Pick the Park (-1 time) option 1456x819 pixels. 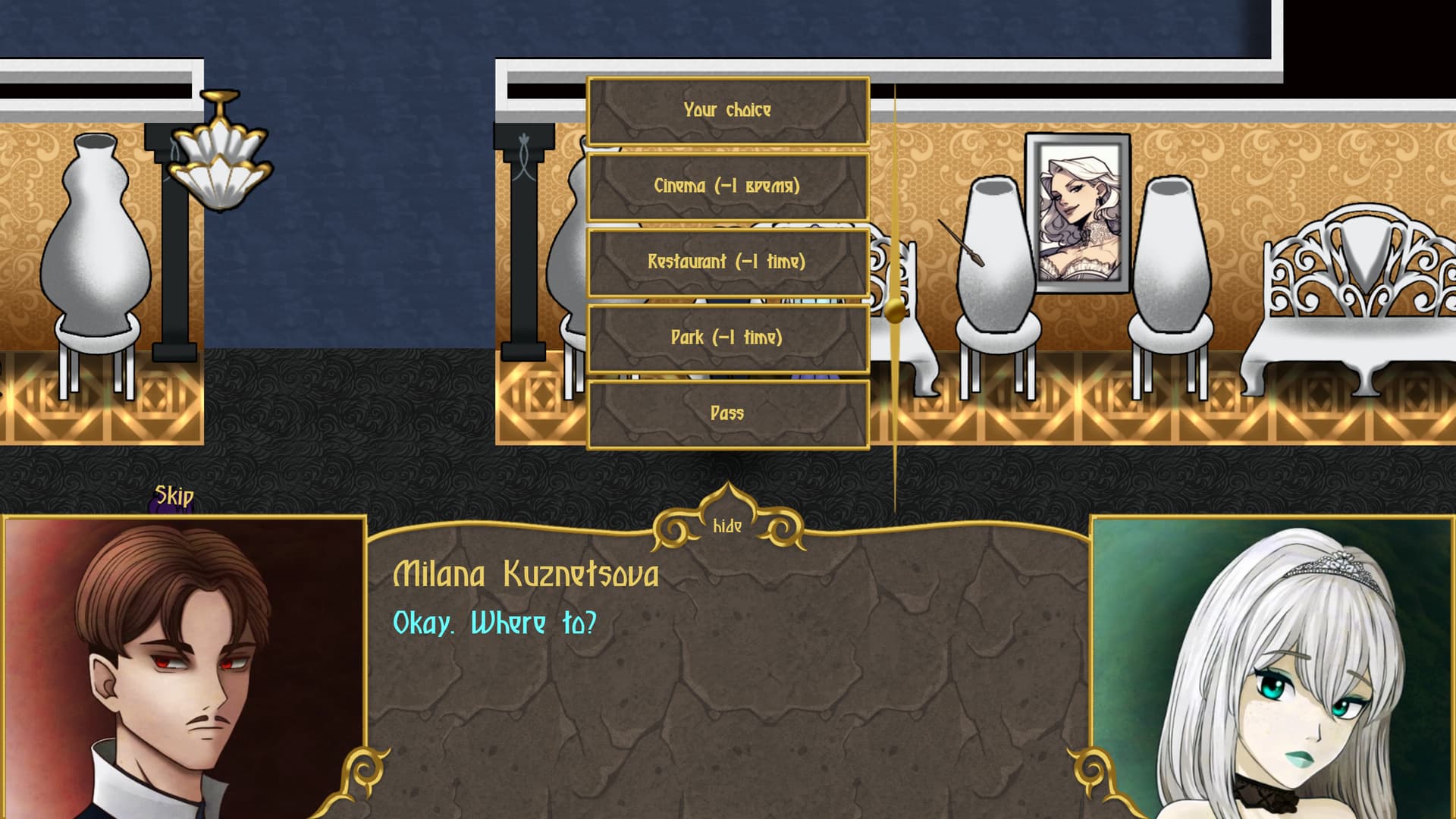(727, 338)
